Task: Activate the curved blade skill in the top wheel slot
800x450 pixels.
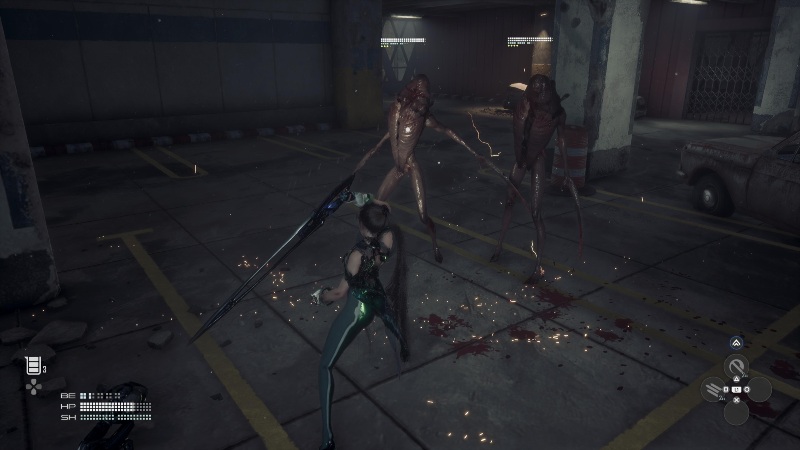Action: tap(737, 366)
